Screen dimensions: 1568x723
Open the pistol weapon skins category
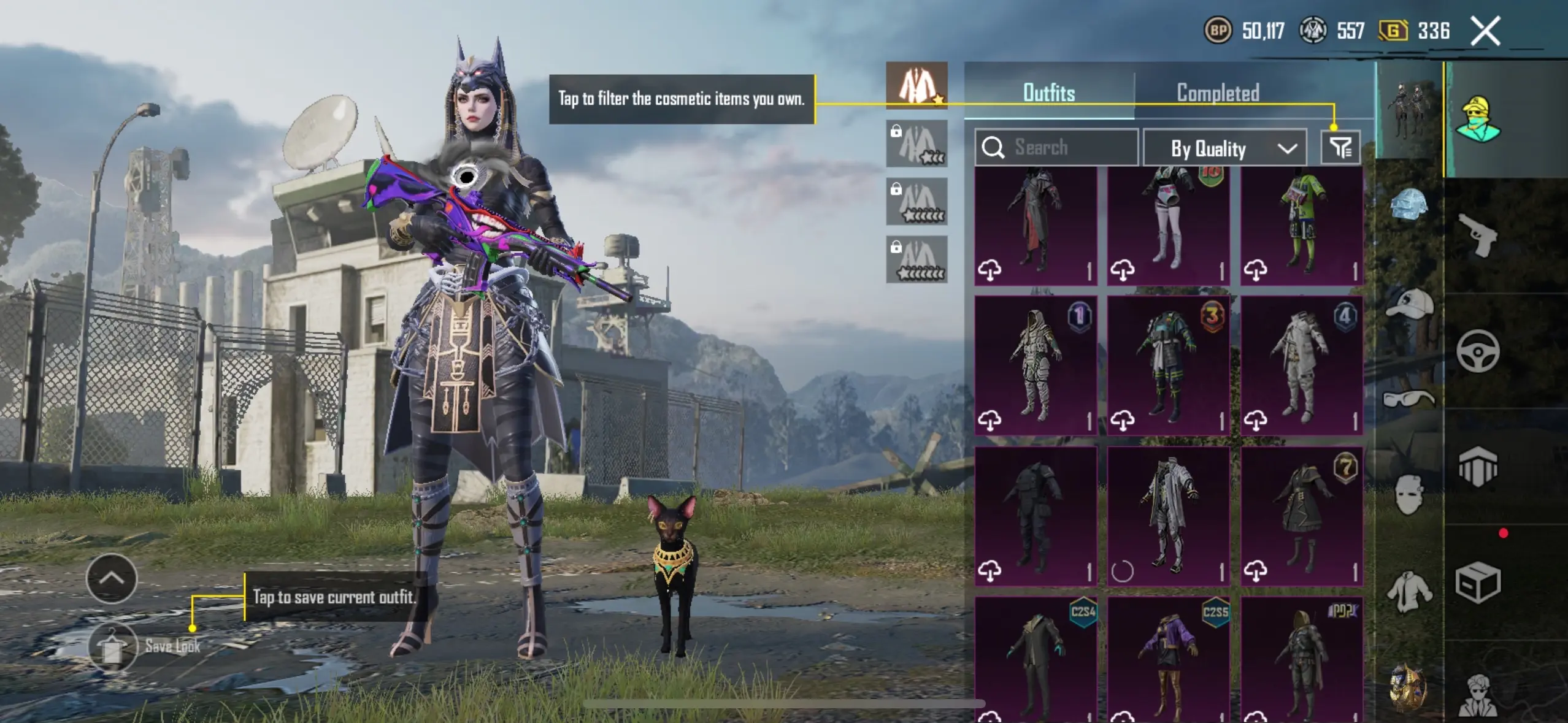(x=1477, y=235)
